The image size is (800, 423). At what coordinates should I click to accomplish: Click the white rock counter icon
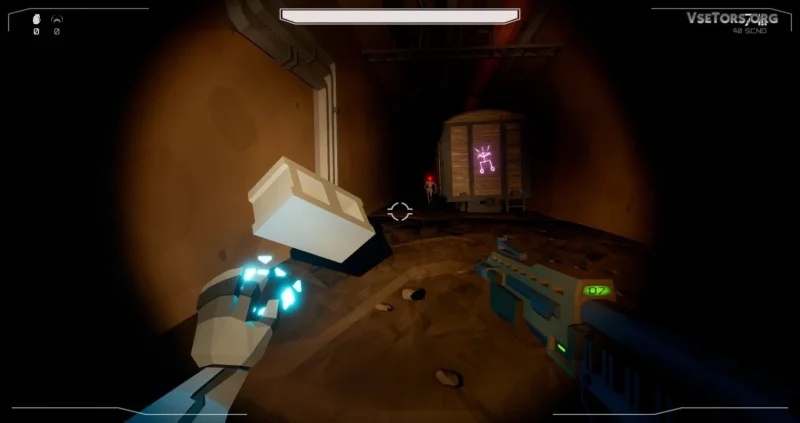37,19
